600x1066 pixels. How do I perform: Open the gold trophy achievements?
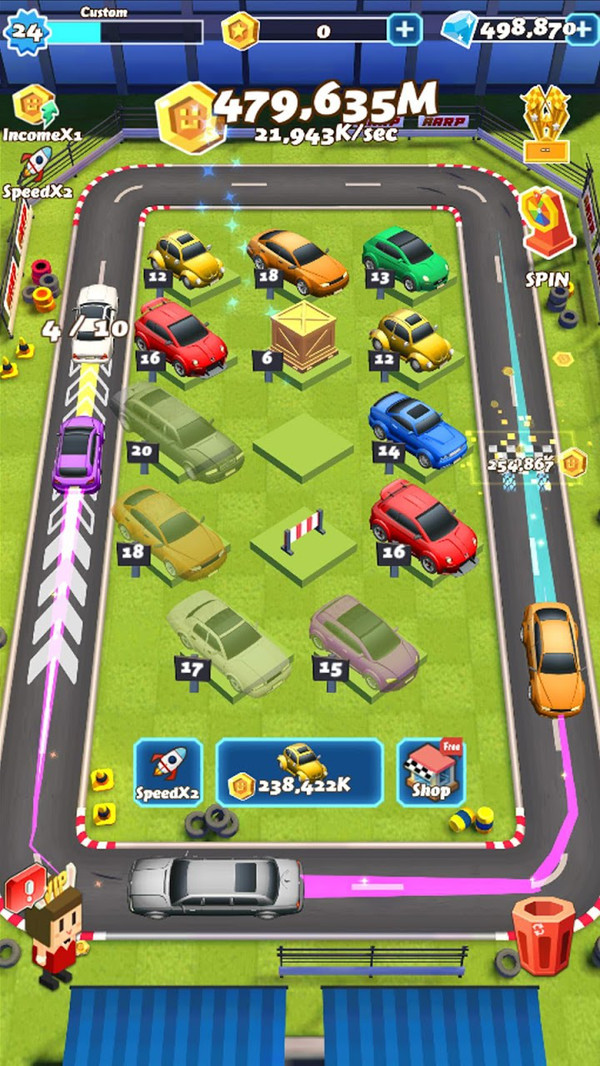[546, 124]
